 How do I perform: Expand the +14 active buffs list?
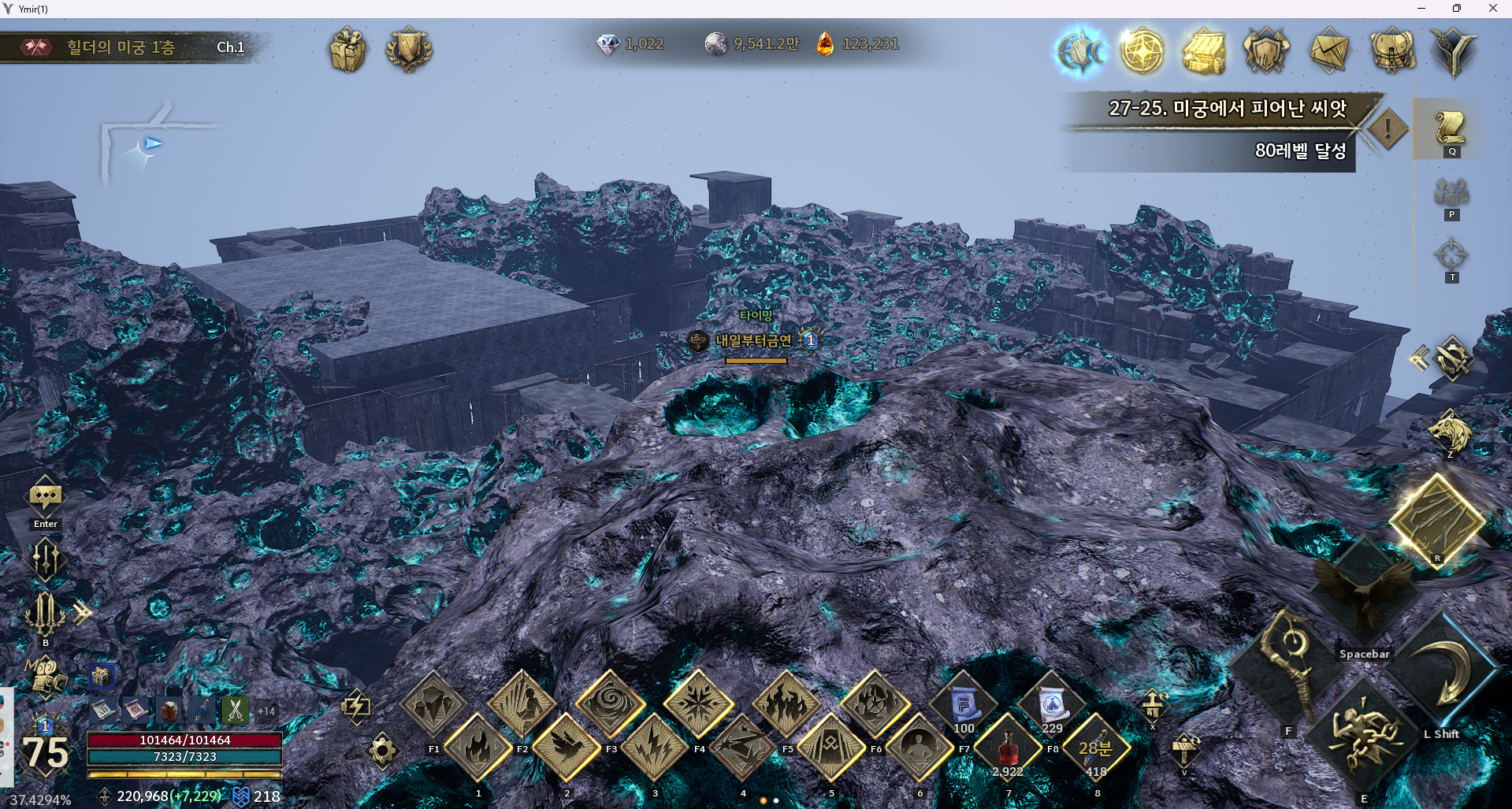pyautogui.click(x=266, y=711)
